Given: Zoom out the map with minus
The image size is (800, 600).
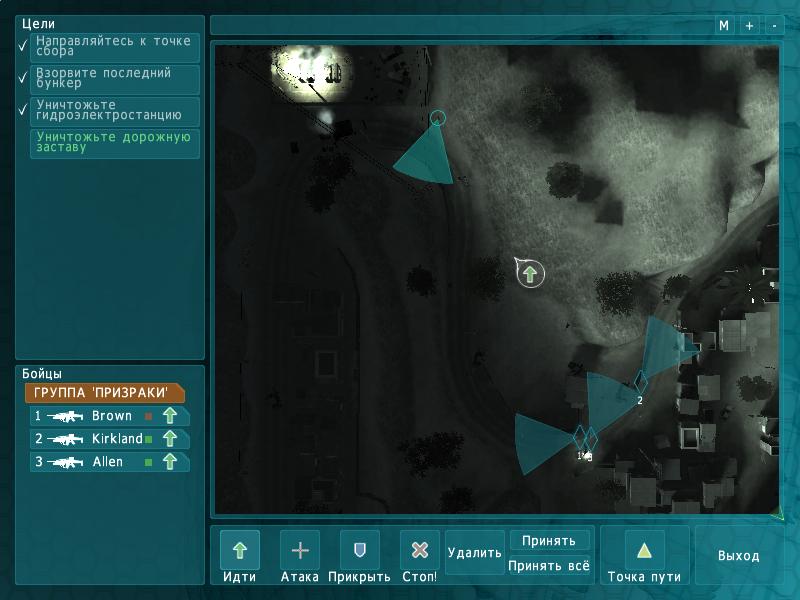Looking at the screenshot, I should pyautogui.click(x=773, y=26).
